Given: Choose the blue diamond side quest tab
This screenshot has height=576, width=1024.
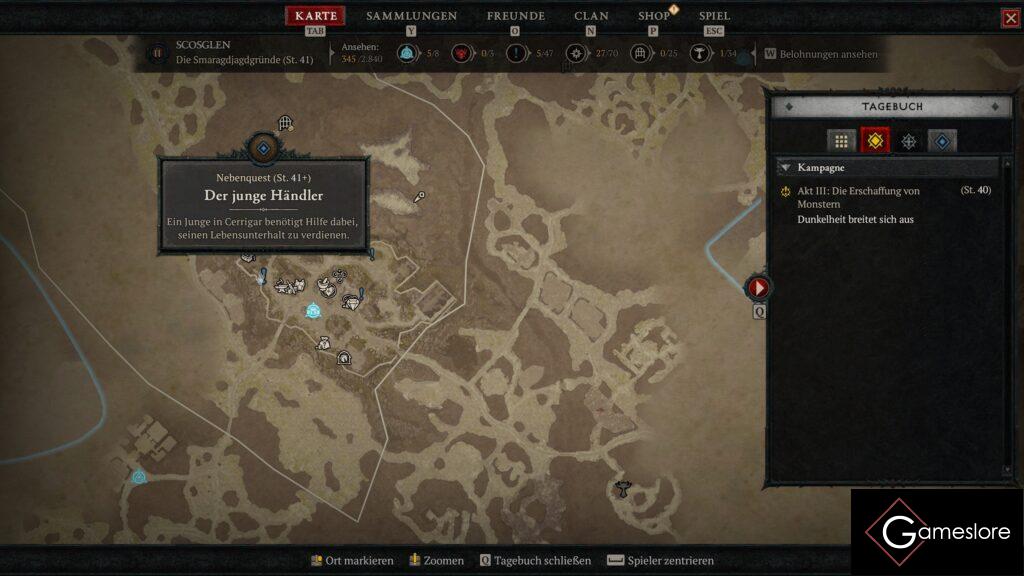Looking at the screenshot, I should click(x=942, y=141).
